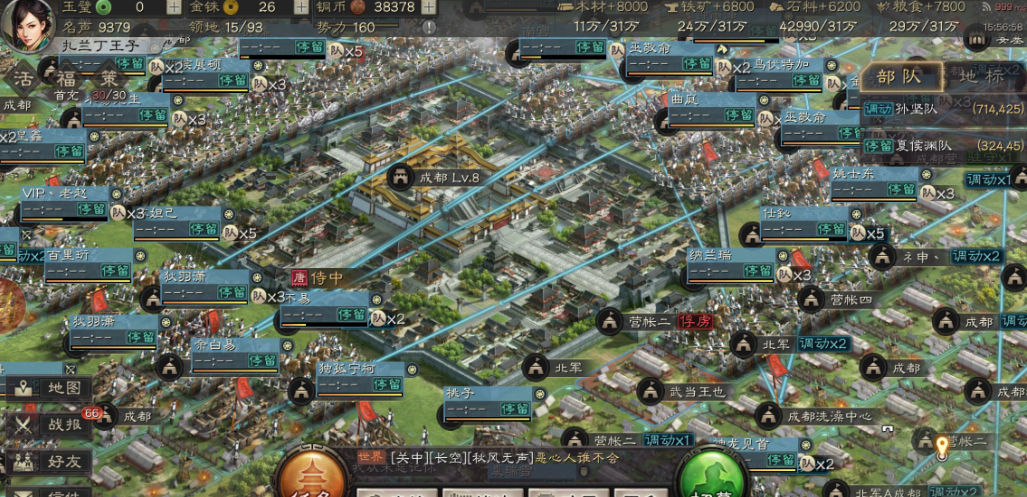
Task: Add 铜币 with the plus button
Action: pos(428,7)
